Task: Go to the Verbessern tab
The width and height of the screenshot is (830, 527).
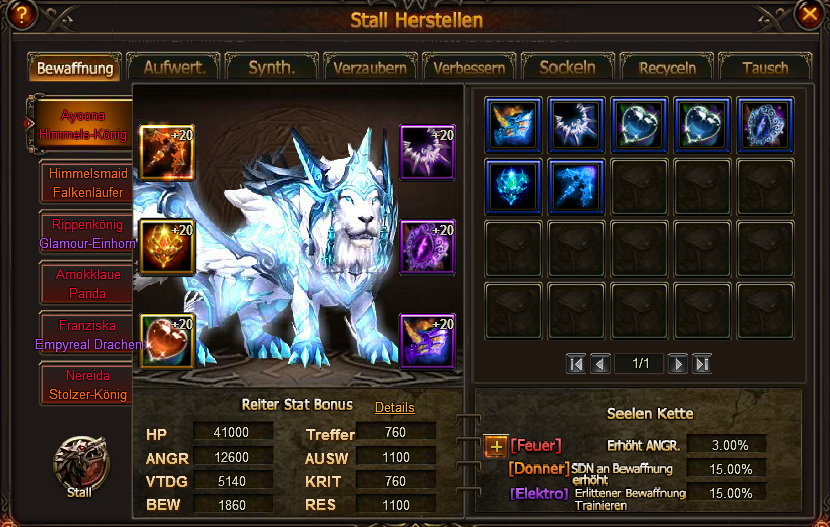Action: [x=469, y=68]
